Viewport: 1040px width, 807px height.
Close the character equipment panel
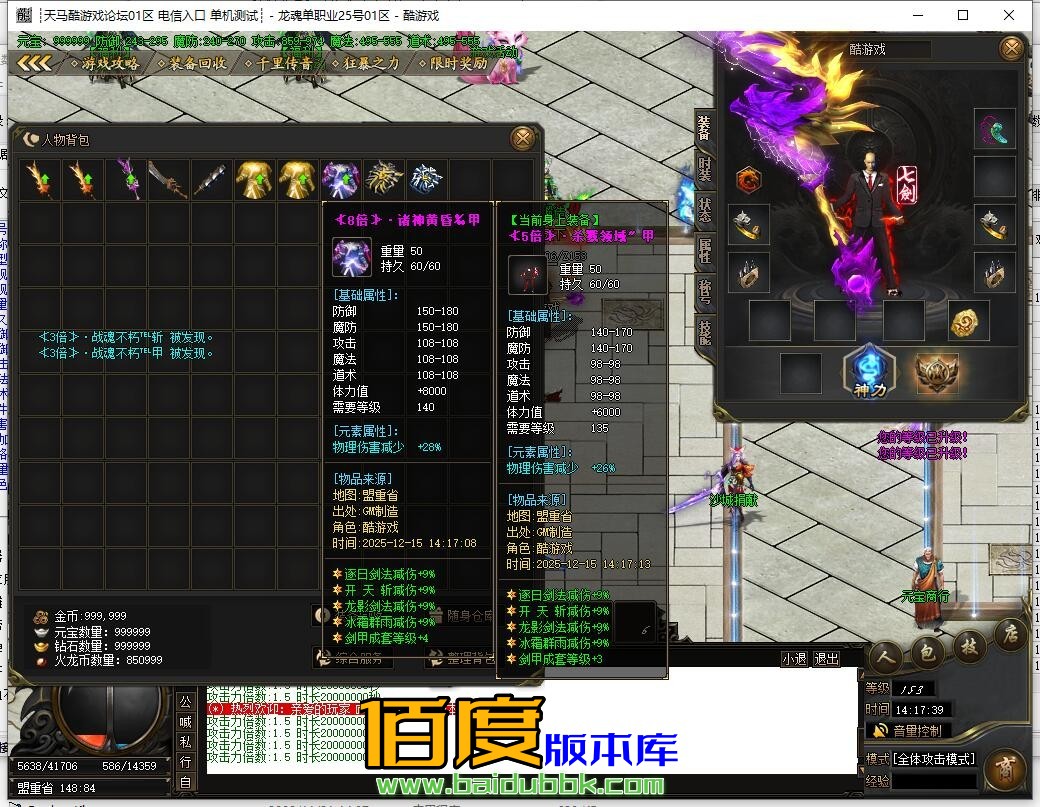(x=1012, y=48)
